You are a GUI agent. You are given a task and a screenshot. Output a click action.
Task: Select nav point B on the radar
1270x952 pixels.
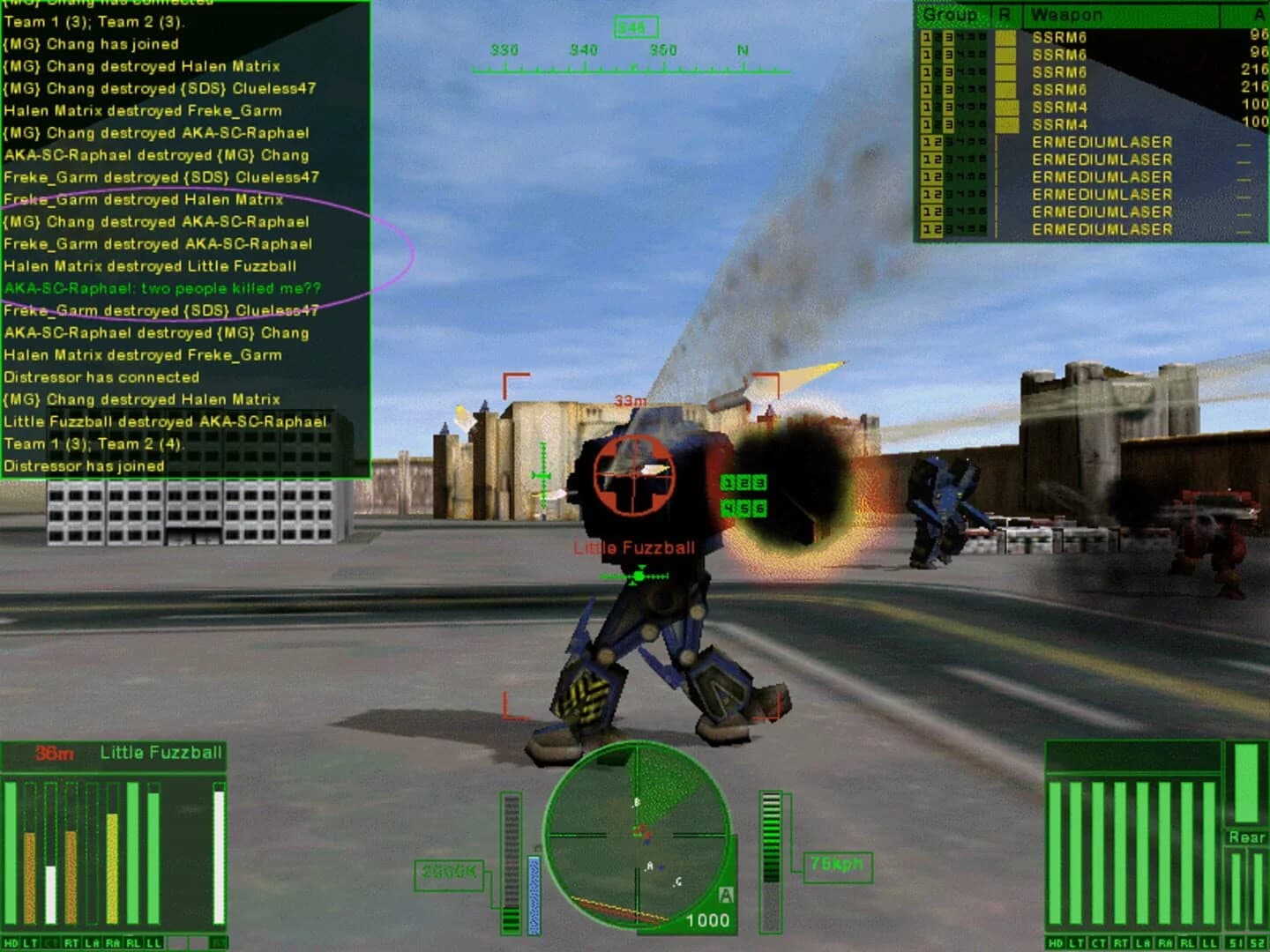click(637, 801)
